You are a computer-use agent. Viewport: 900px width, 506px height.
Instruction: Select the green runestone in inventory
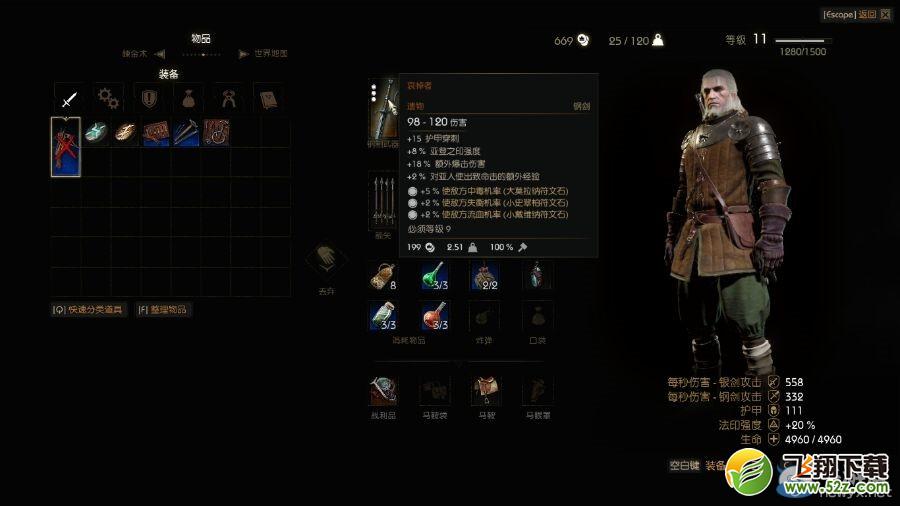[x=96, y=132]
